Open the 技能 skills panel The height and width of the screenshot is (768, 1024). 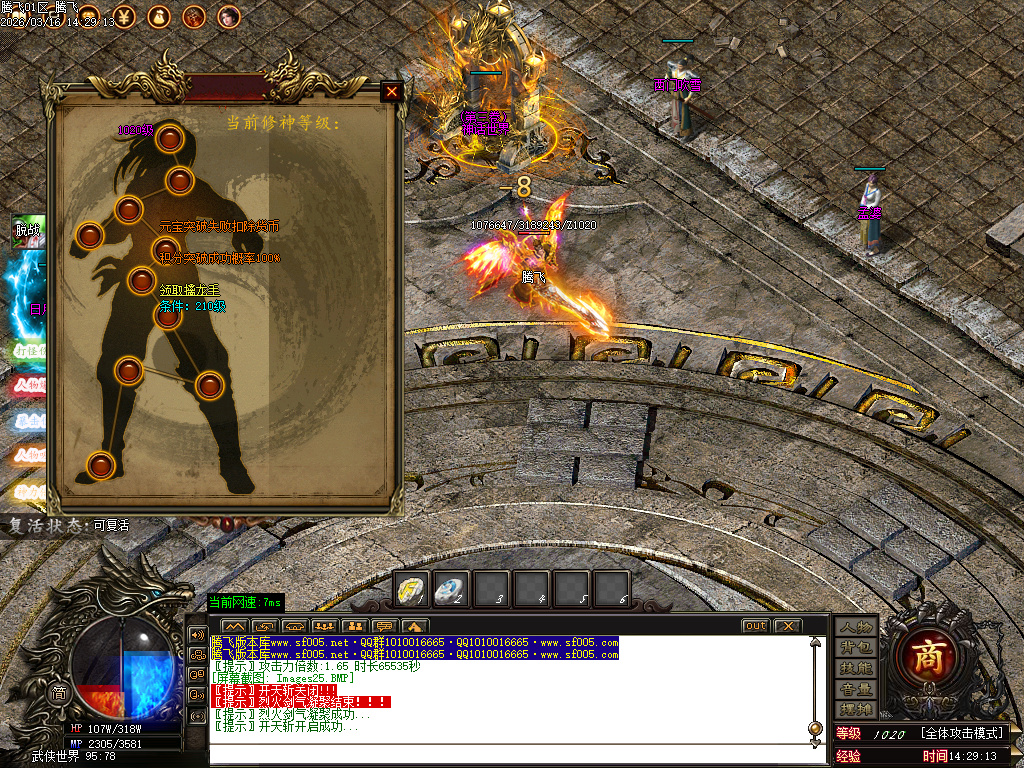[x=856, y=667]
